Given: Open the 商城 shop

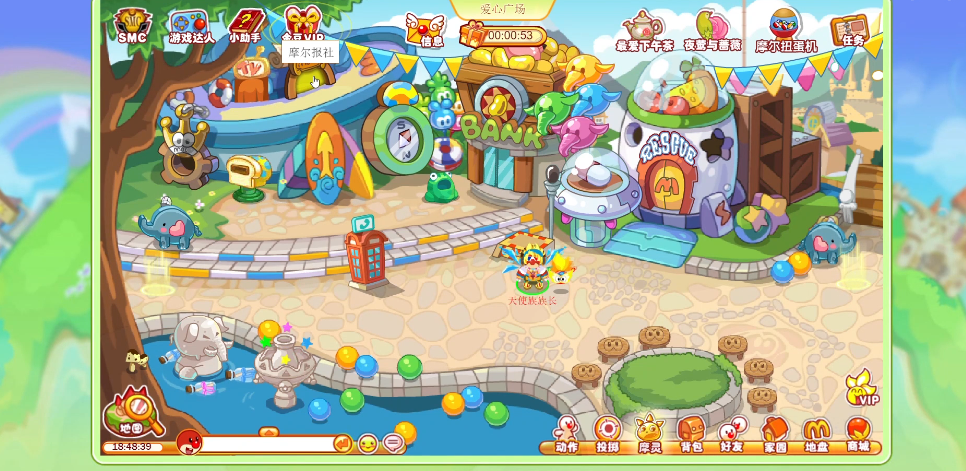Looking at the screenshot, I should point(858,434).
